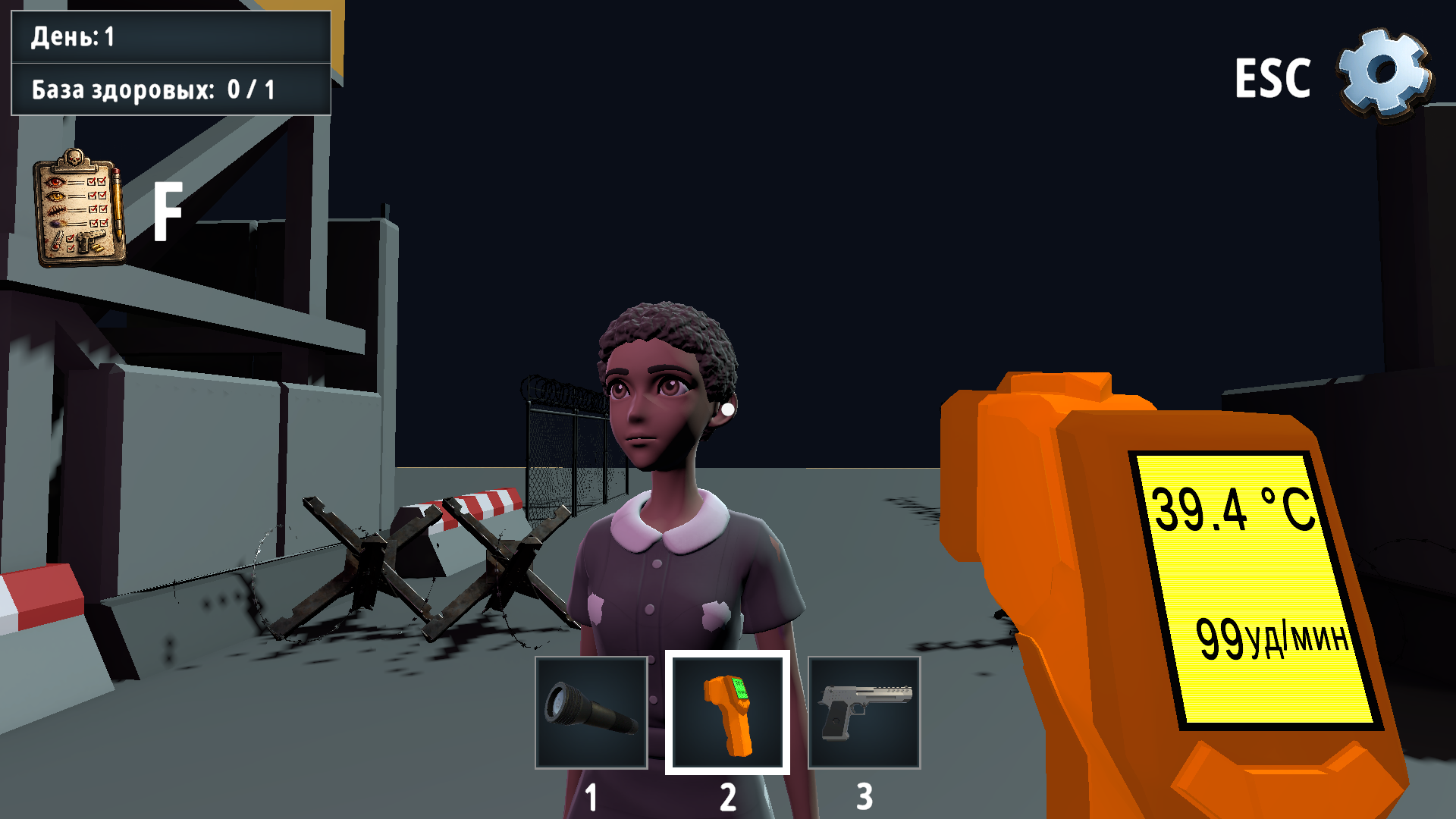
Task: Click the 99 уд/мин pulse reading
Action: pos(1274,637)
